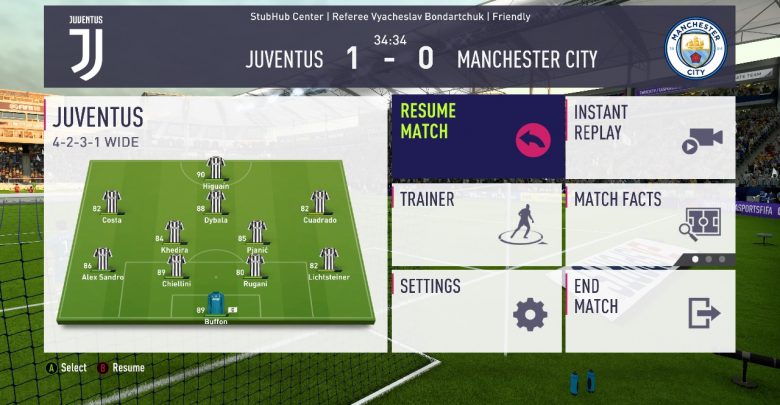Open the Trainer menu tile
Viewport: 780px width, 405px height.
tap(476, 224)
